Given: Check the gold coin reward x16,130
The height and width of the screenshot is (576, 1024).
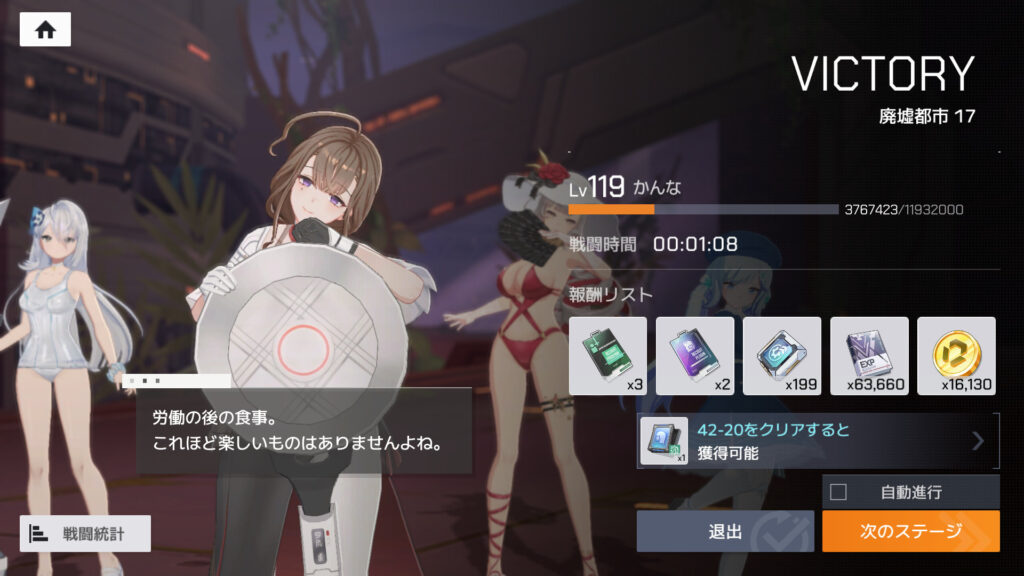Looking at the screenshot, I should [x=955, y=356].
